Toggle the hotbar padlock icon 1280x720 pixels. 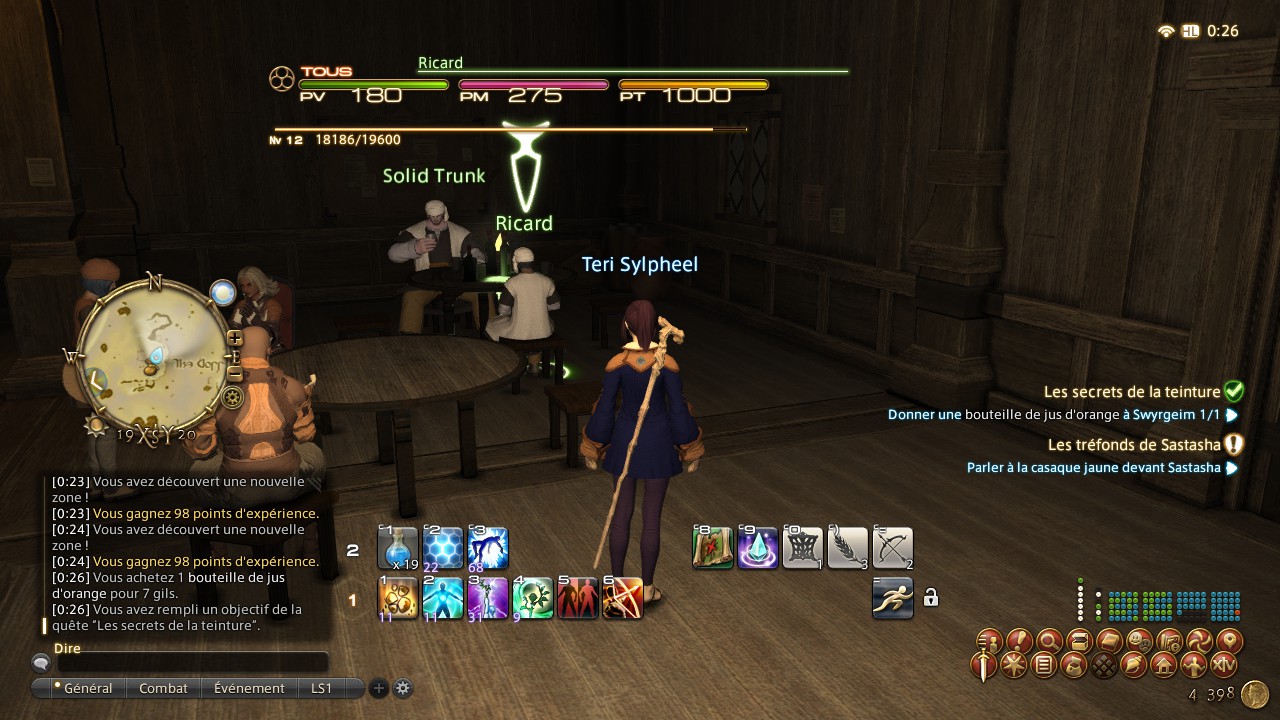click(x=931, y=598)
